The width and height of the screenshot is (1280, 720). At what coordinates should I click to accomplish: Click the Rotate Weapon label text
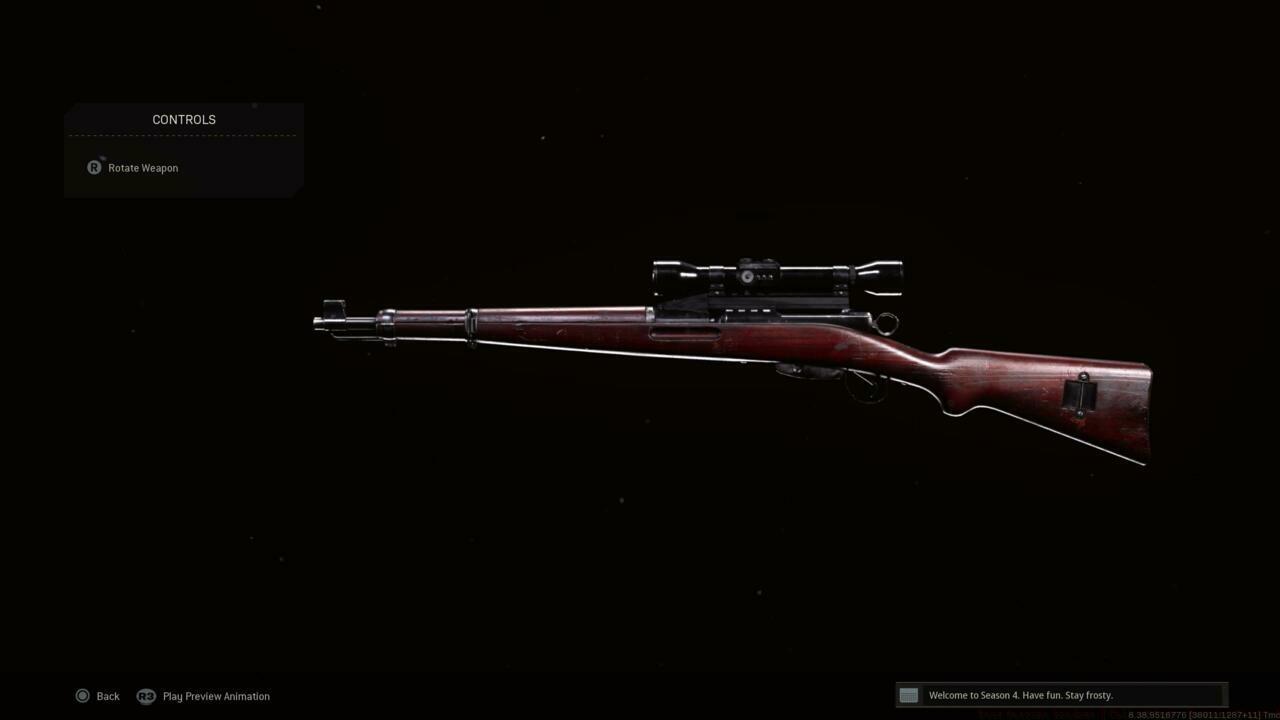(x=143, y=167)
